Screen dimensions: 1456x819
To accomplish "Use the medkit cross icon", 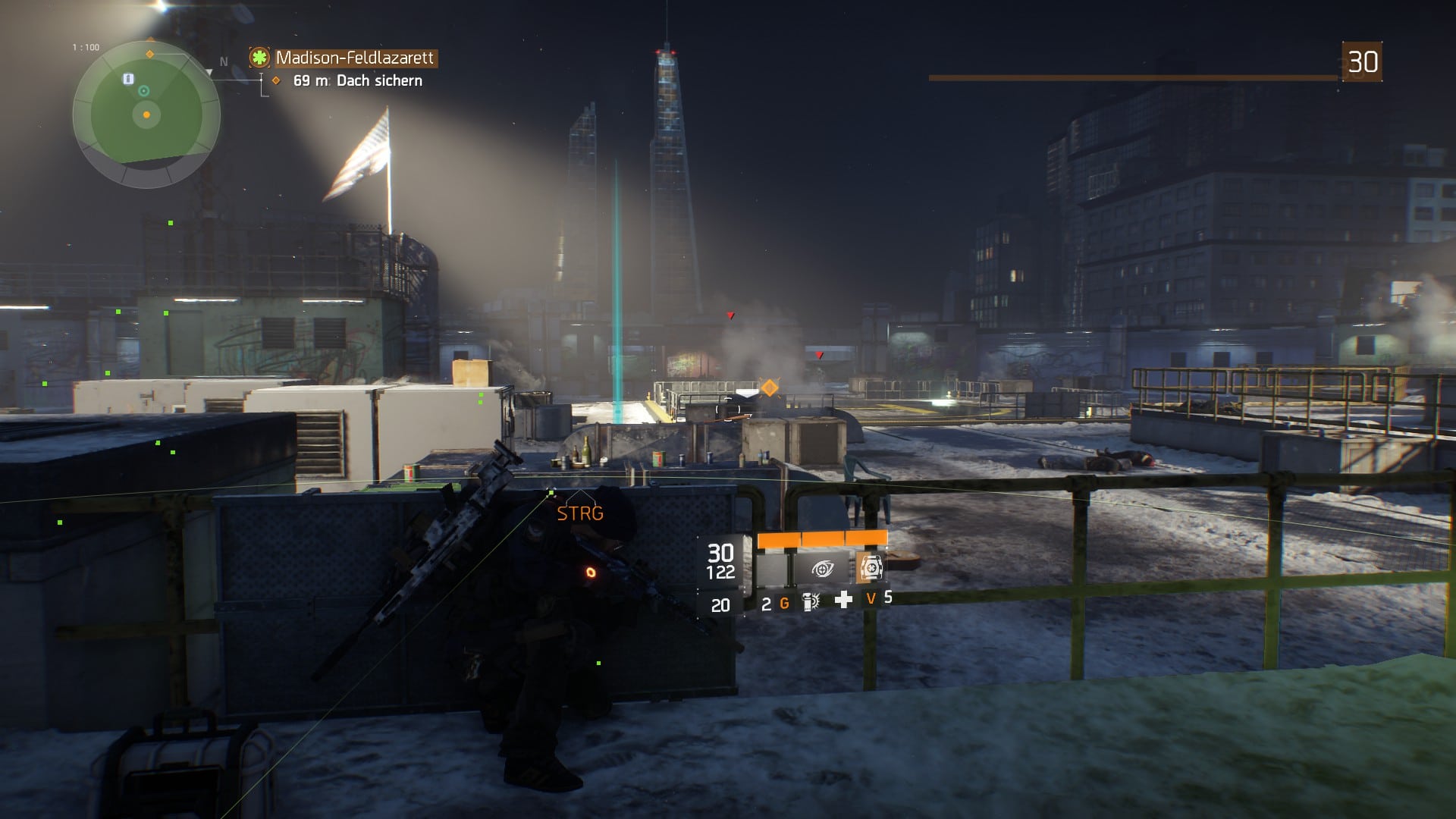I will (843, 601).
